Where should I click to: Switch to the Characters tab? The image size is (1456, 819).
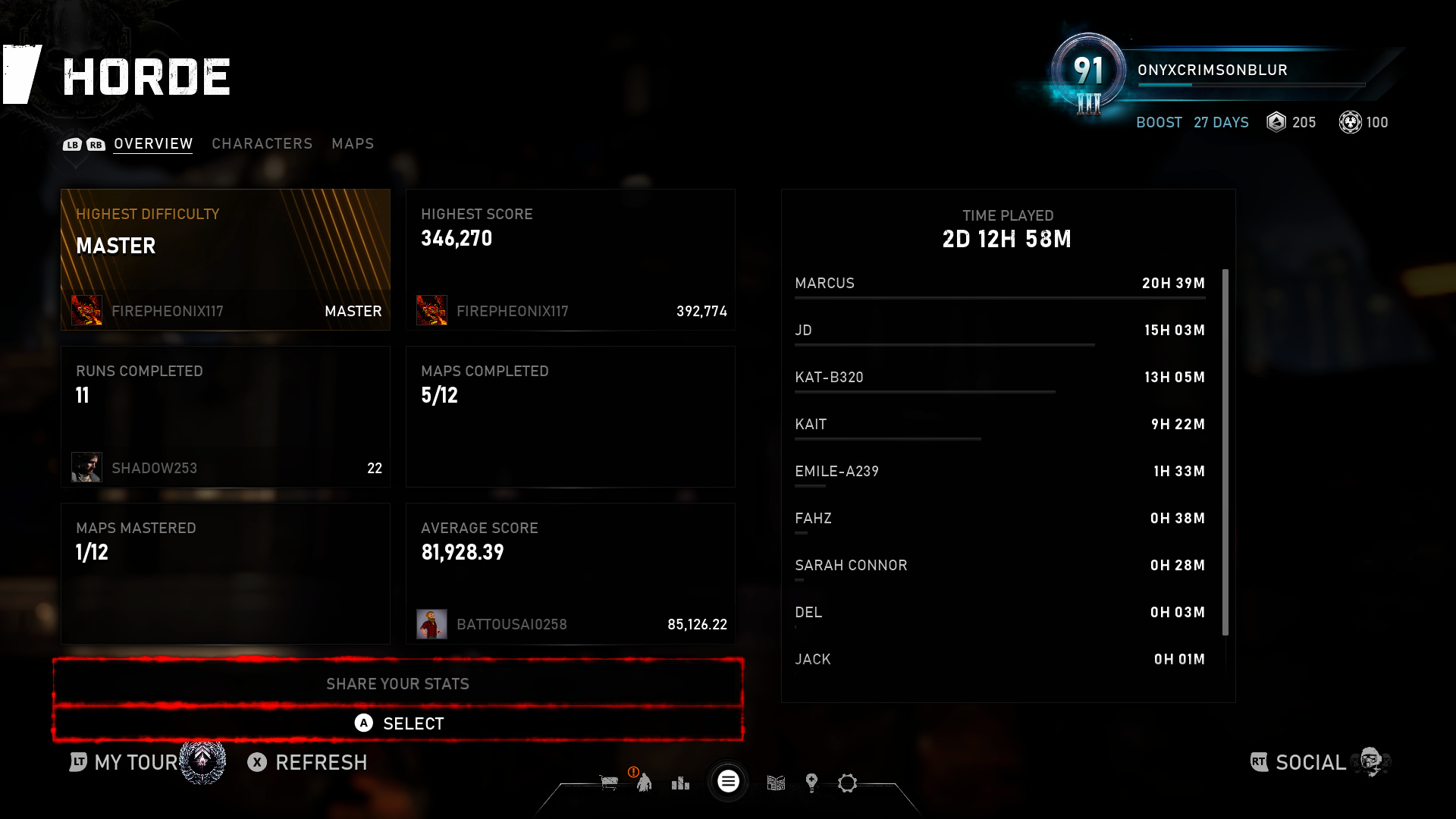(x=262, y=143)
